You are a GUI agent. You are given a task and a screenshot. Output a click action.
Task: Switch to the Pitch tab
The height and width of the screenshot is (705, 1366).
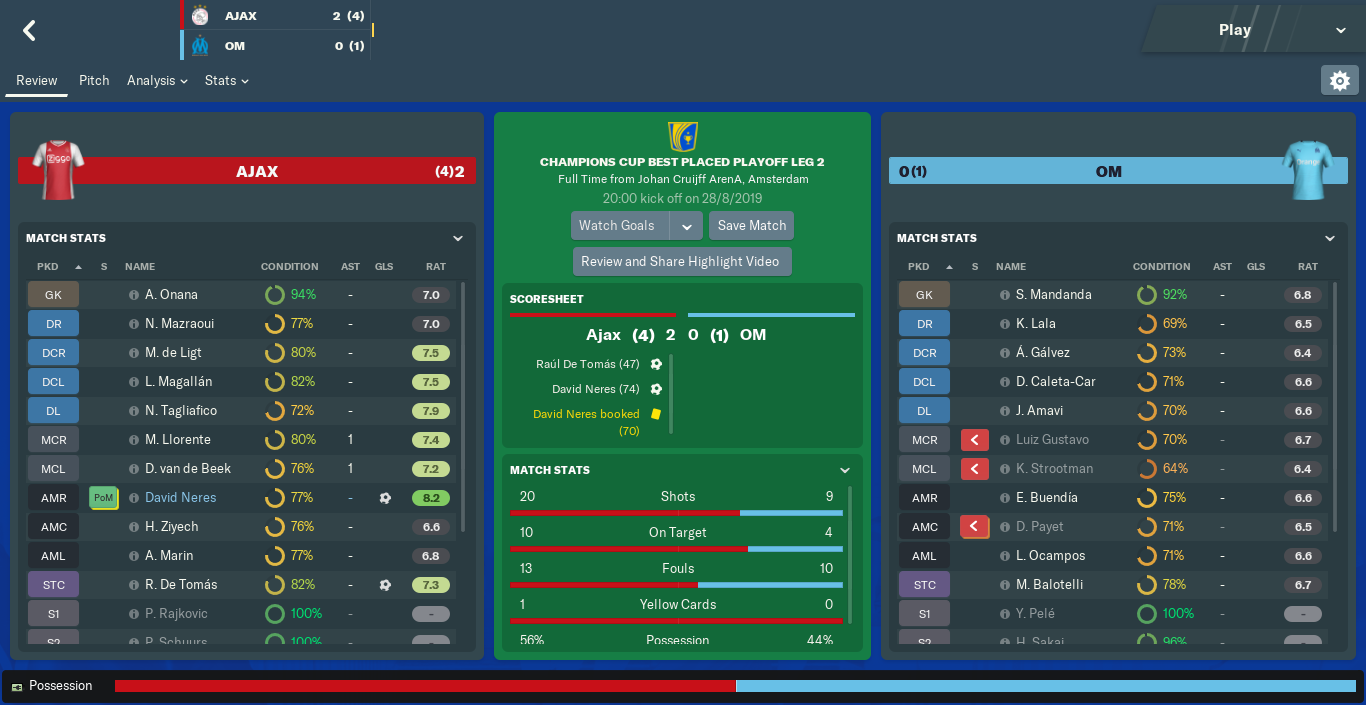tap(94, 80)
